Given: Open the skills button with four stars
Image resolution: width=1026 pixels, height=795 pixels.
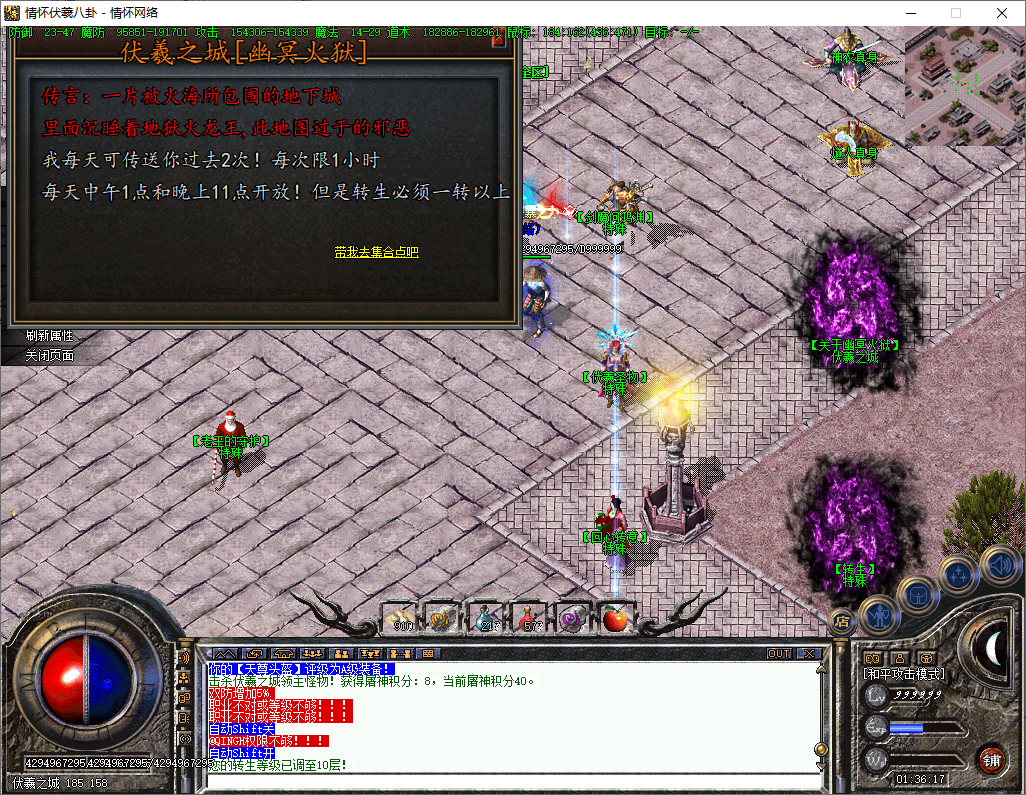Looking at the screenshot, I should point(959,574).
